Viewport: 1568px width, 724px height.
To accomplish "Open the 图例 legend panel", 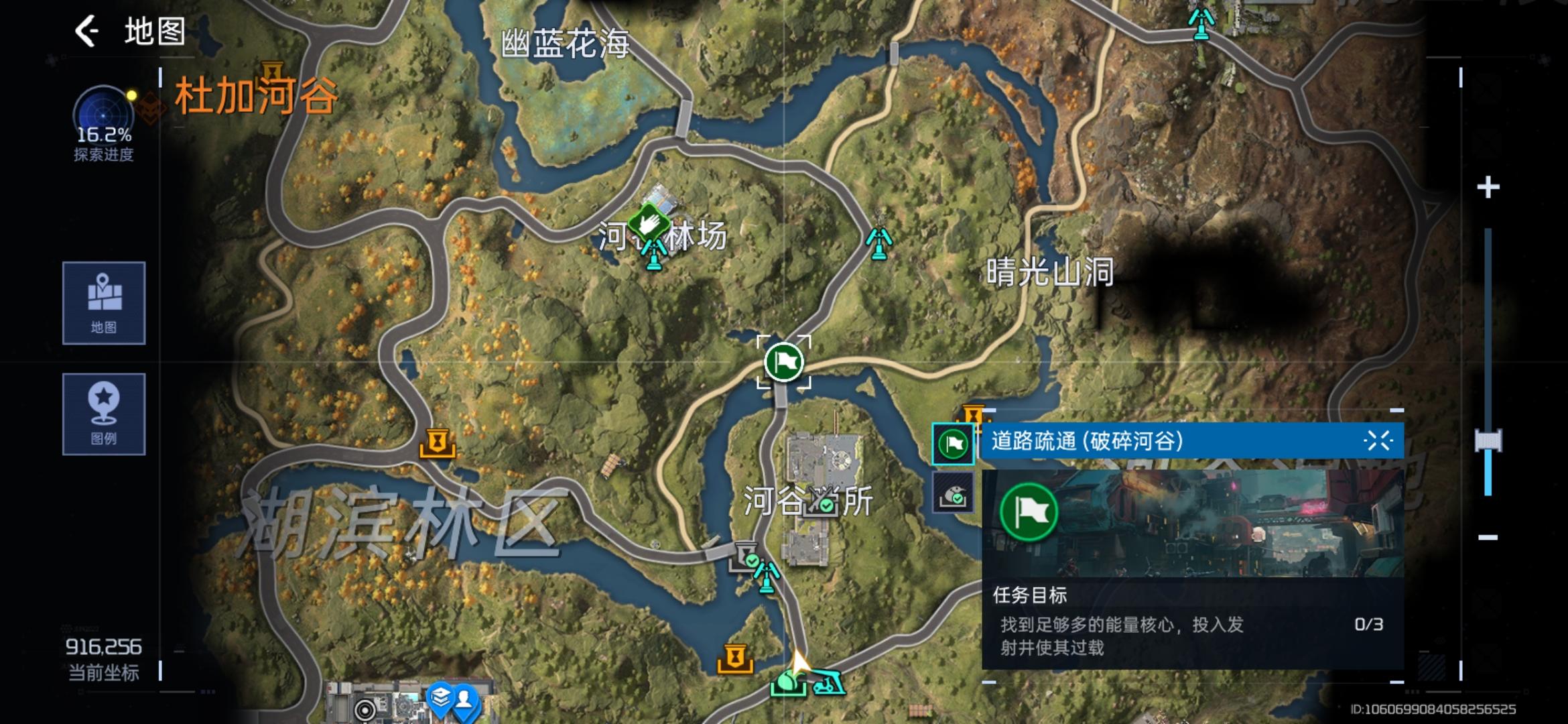I will point(103,414).
